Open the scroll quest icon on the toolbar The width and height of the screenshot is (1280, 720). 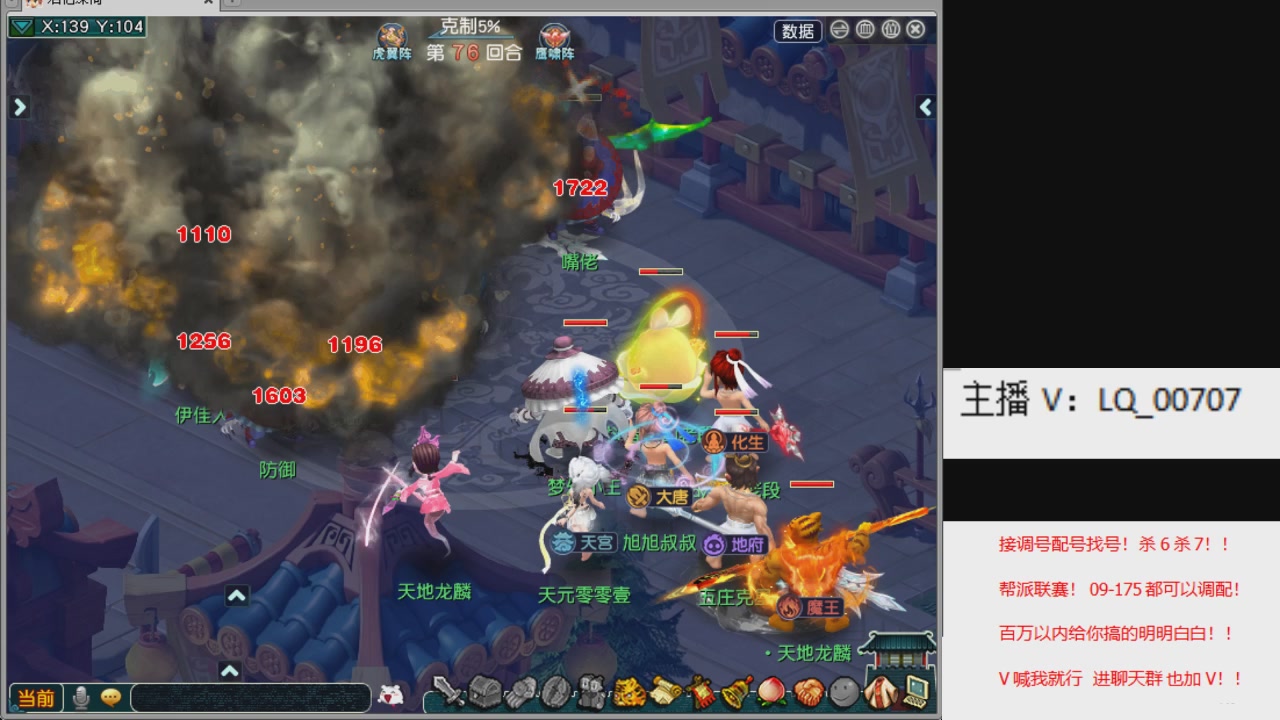pyautogui.click(x=668, y=693)
